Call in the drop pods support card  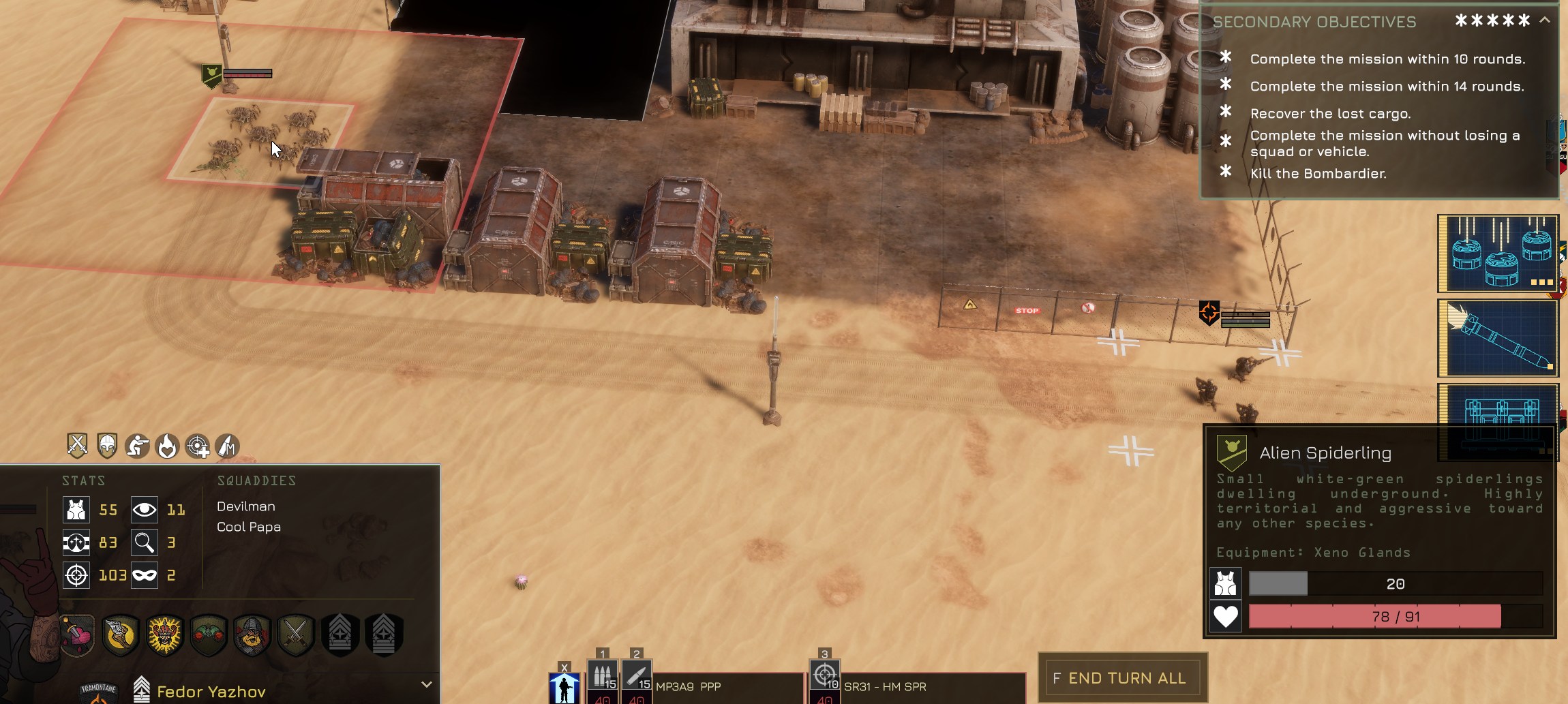(x=1498, y=254)
